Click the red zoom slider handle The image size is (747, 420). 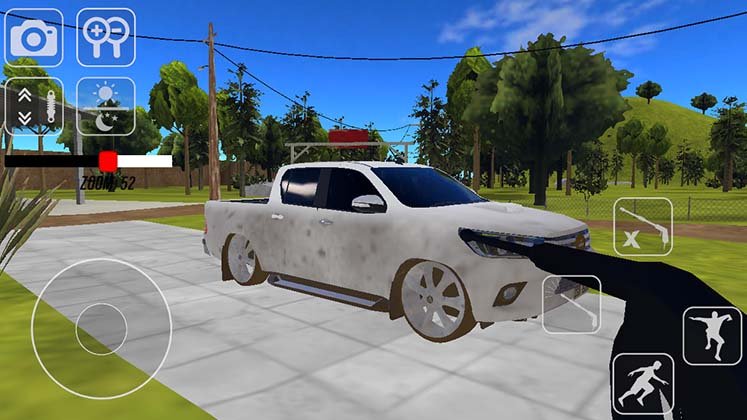[107, 161]
